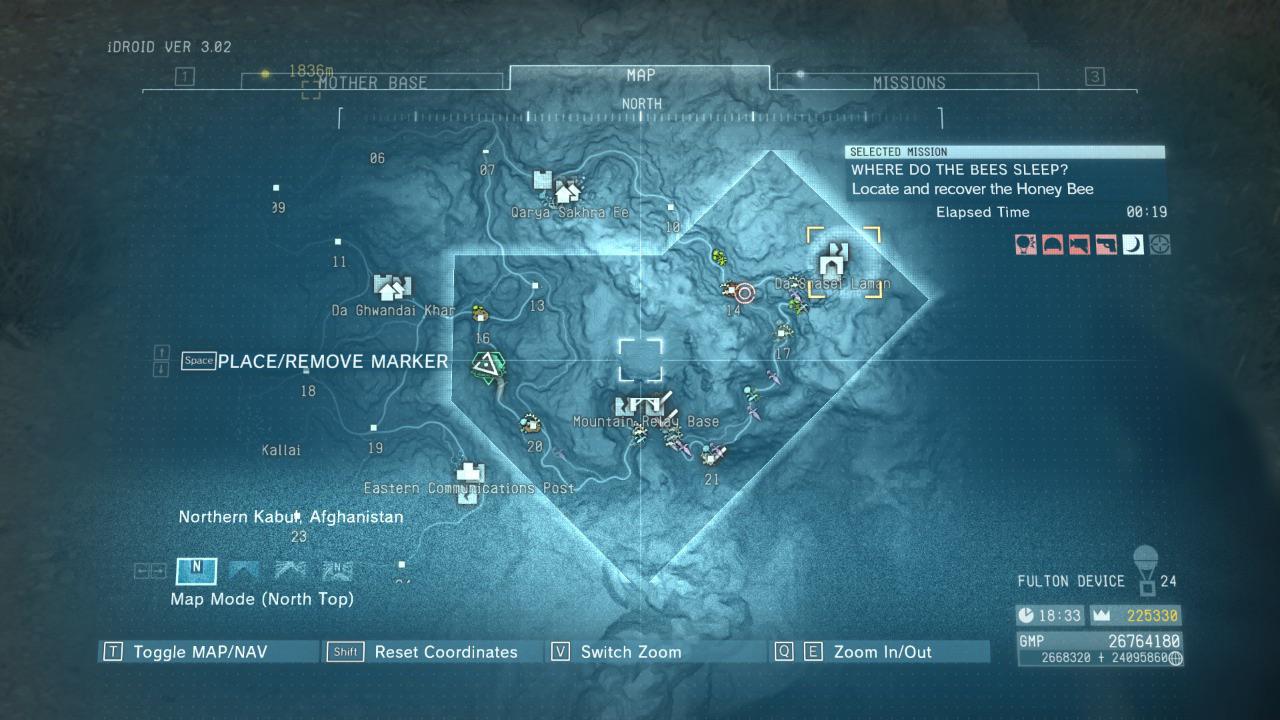This screenshot has width=1280, height=720.
Task: Enable the North Top map mode
Action: tap(195, 571)
